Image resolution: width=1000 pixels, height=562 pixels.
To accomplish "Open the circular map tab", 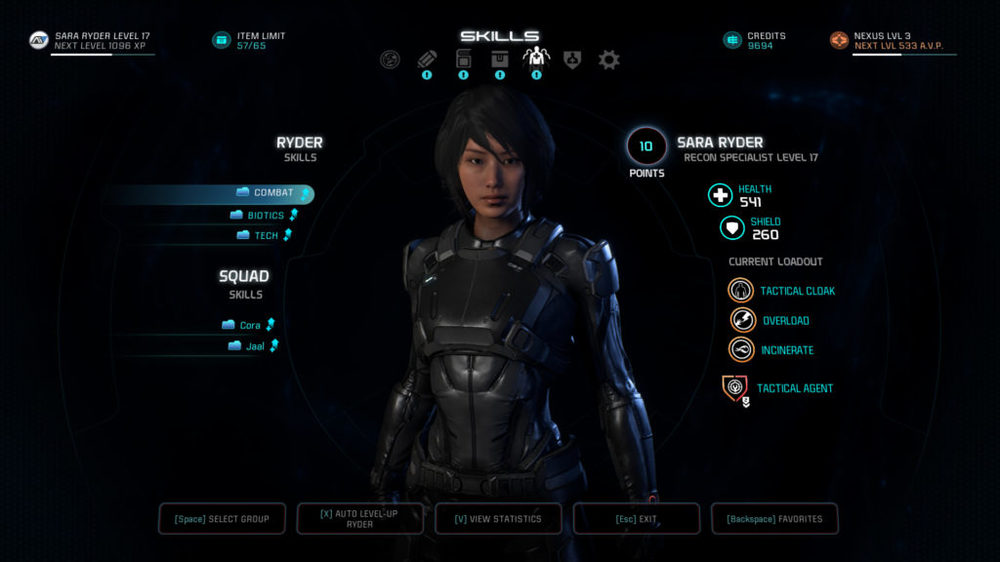I will (x=391, y=60).
